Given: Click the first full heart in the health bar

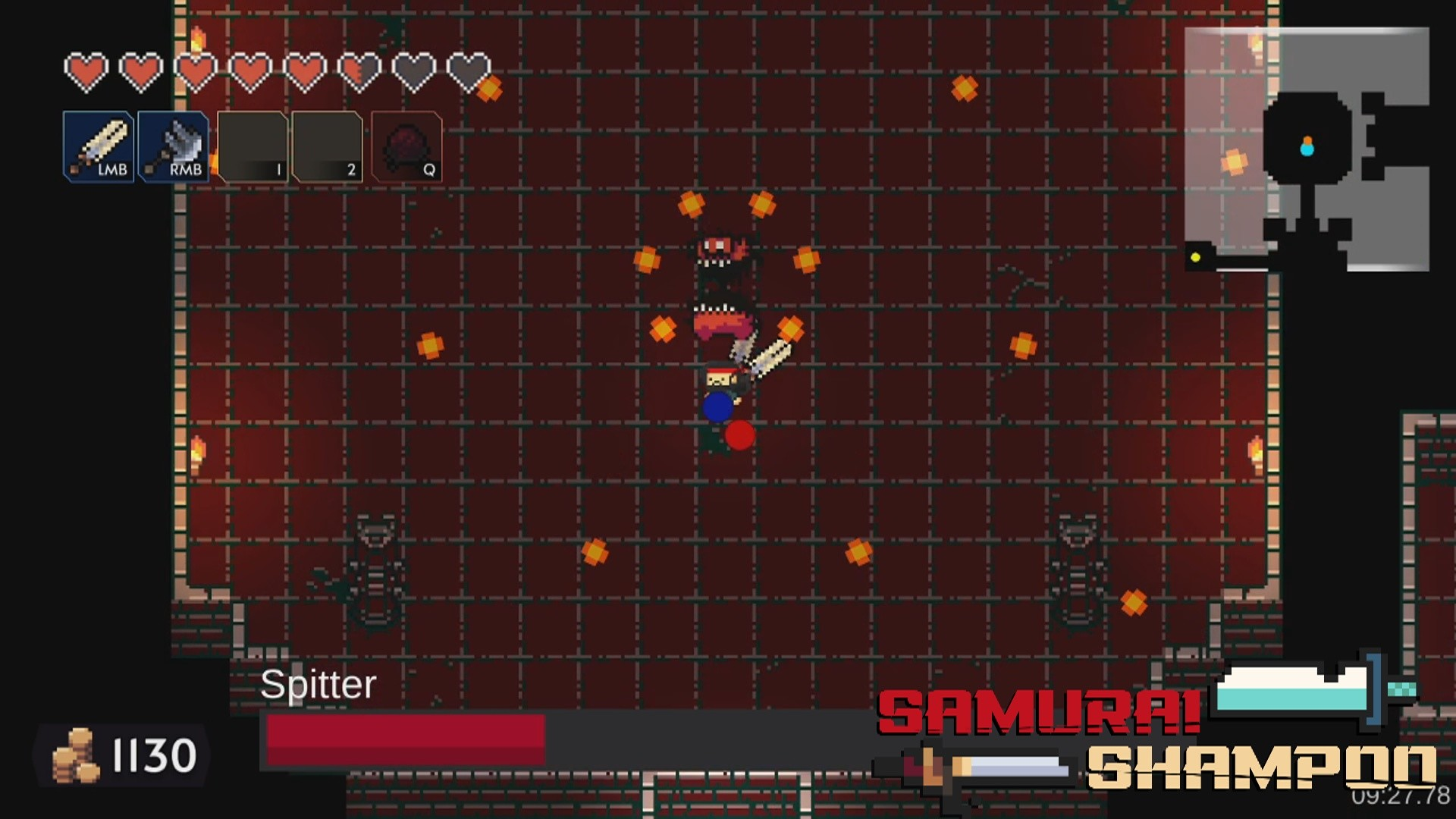Looking at the screenshot, I should click(x=86, y=68).
